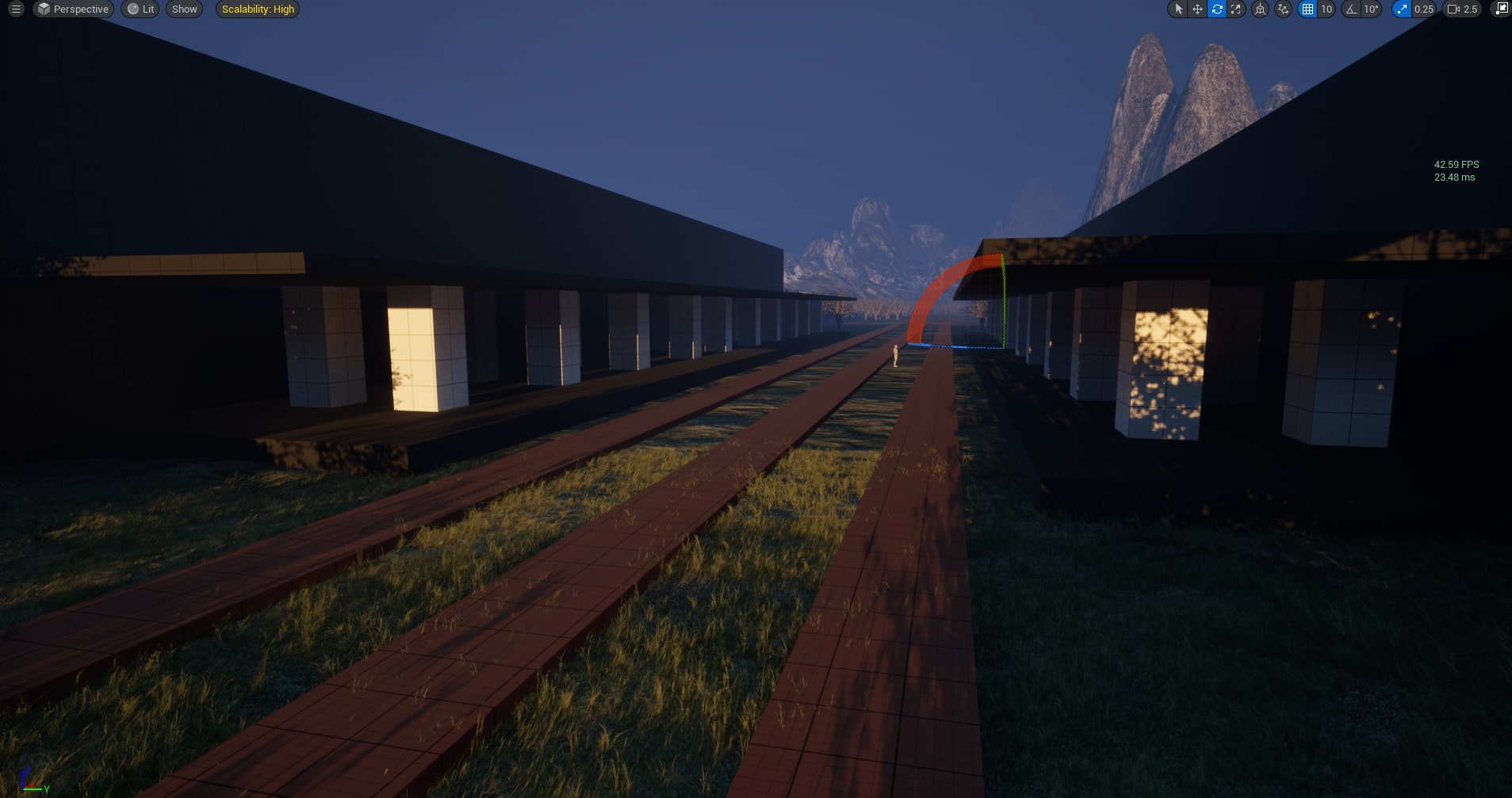
Task: Open the Show flags menu
Action: click(x=184, y=10)
